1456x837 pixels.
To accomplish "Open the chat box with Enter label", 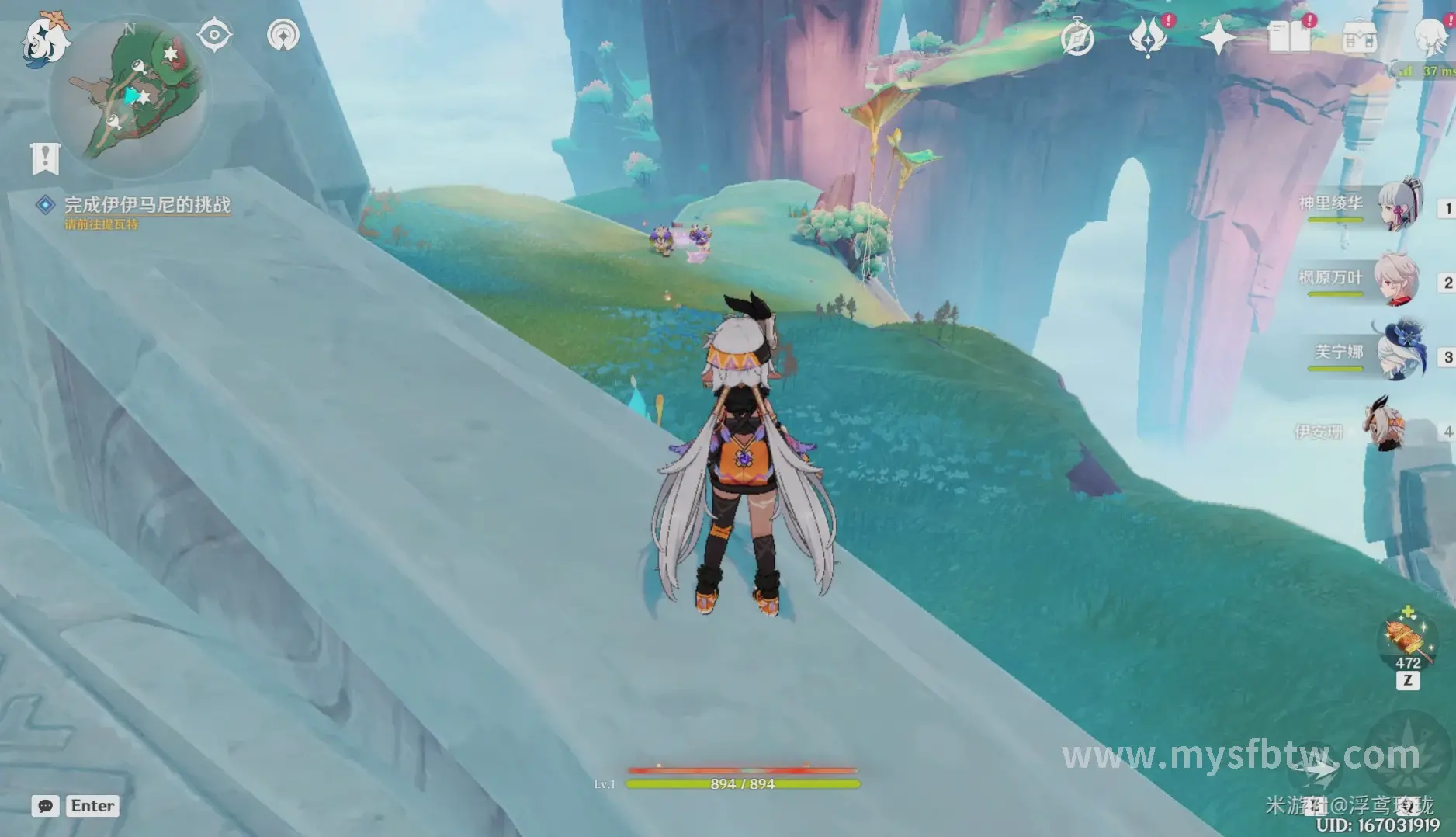I will 78,806.
